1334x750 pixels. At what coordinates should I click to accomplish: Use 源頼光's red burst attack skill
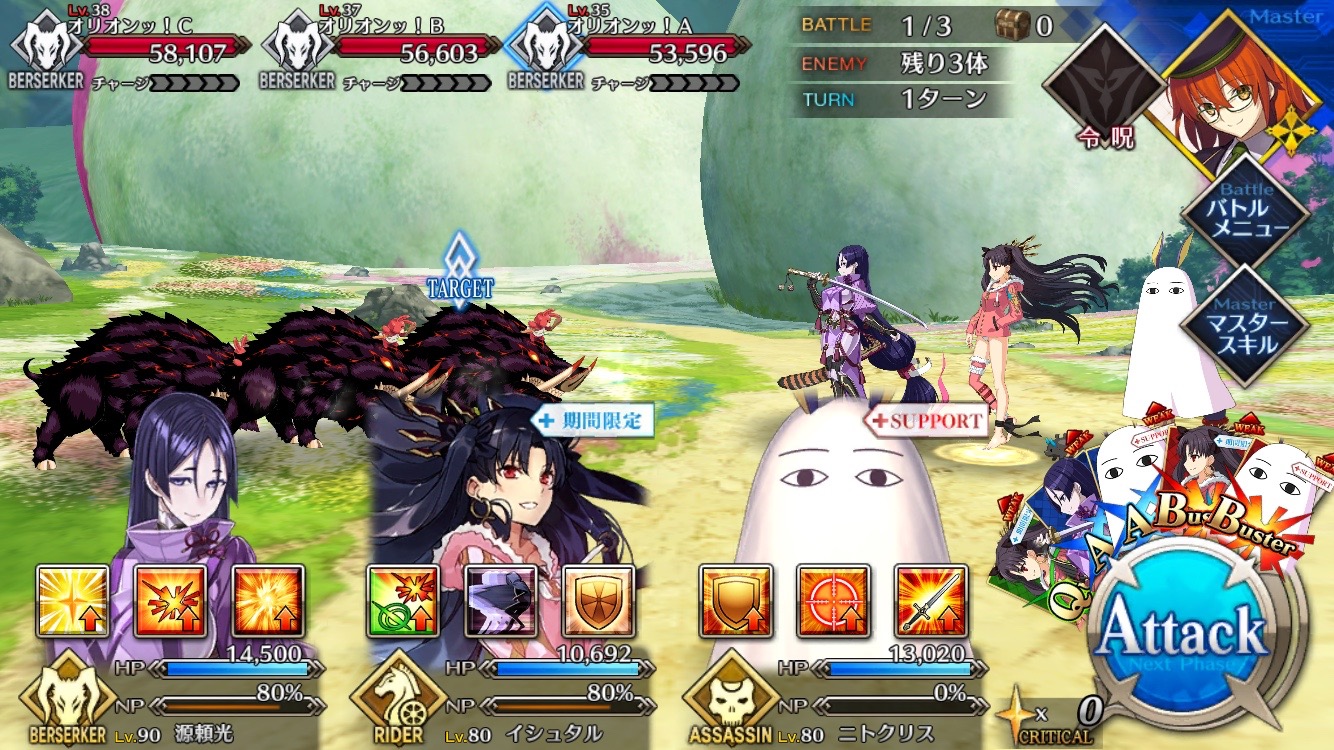[x=171, y=601]
